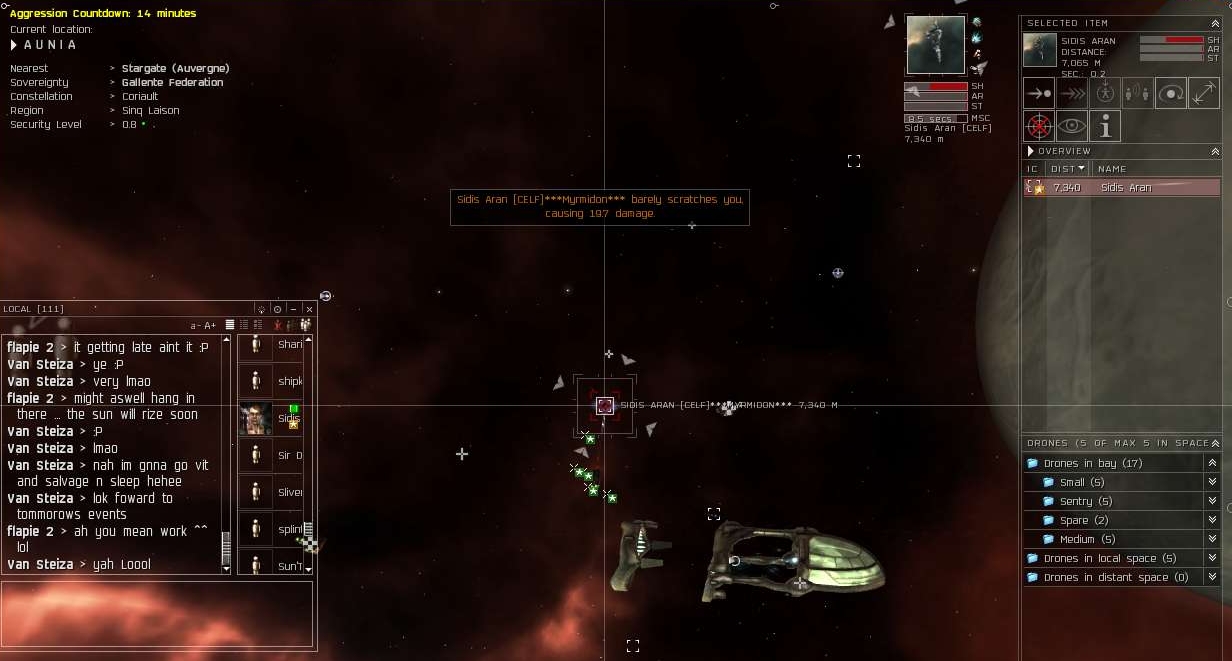The width and height of the screenshot is (1232, 661).
Task: Click the chat text input box
Action: tap(158, 614)
